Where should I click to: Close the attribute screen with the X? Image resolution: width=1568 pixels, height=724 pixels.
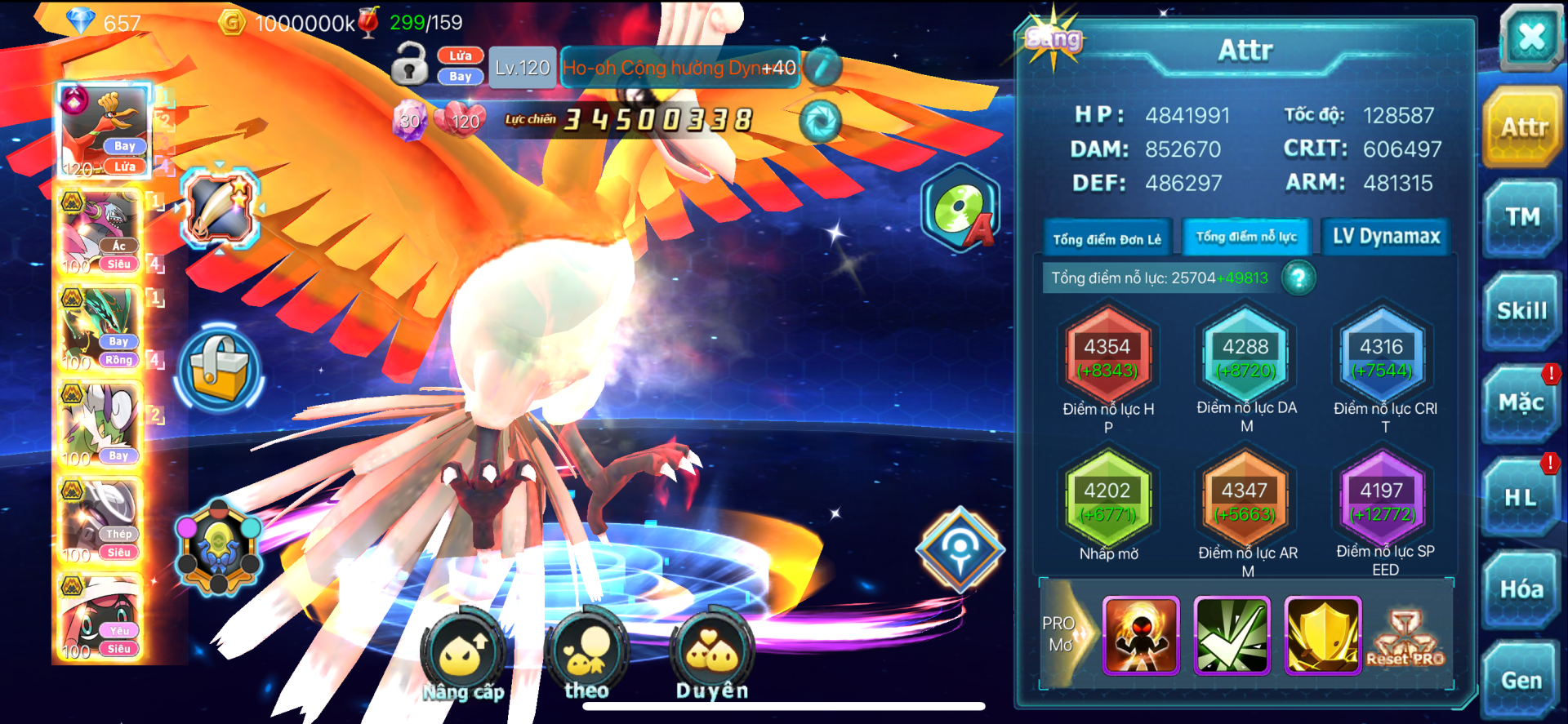1530,37
